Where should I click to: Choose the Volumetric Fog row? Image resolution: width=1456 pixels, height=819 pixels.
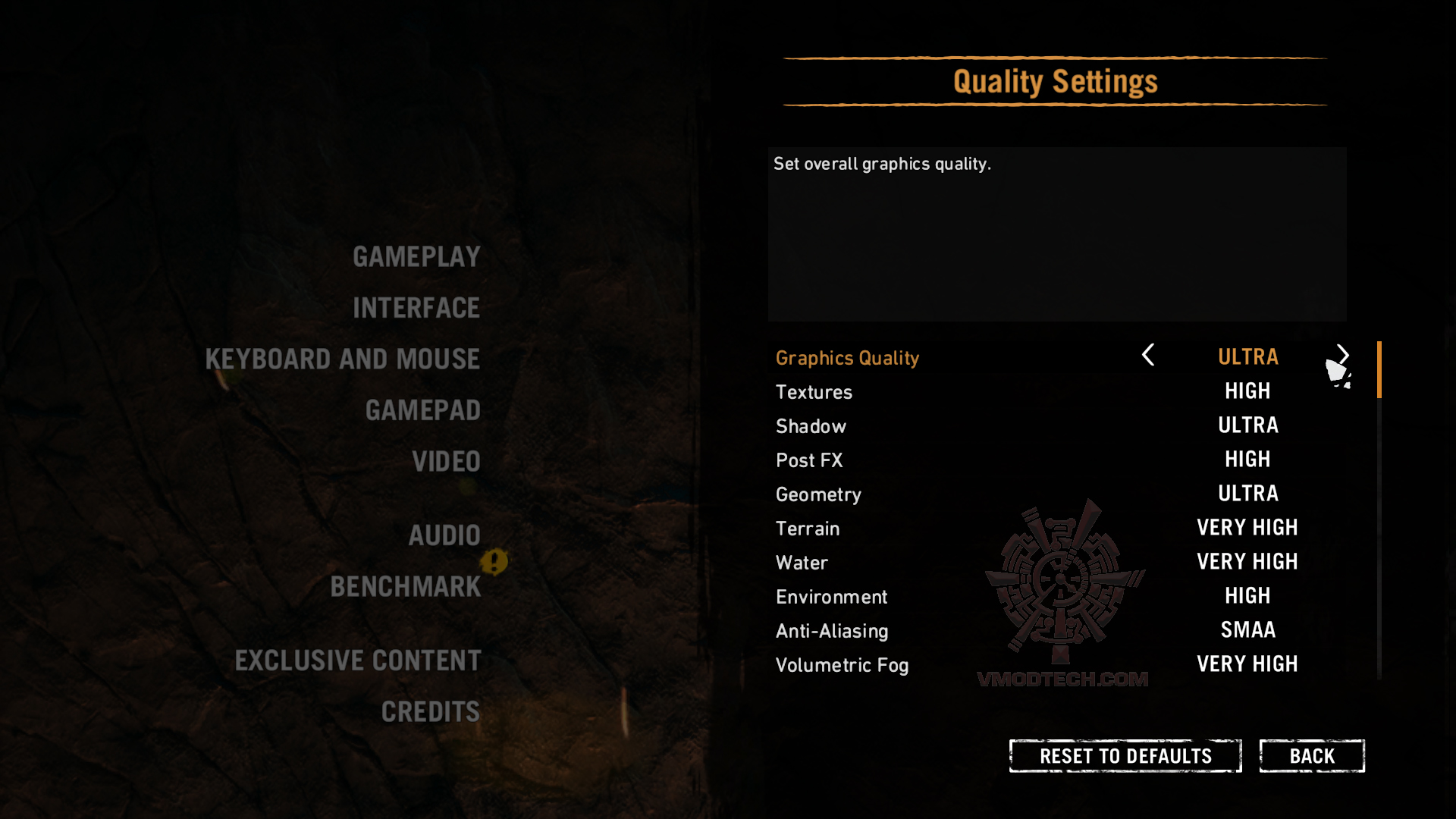click(842, 665)
